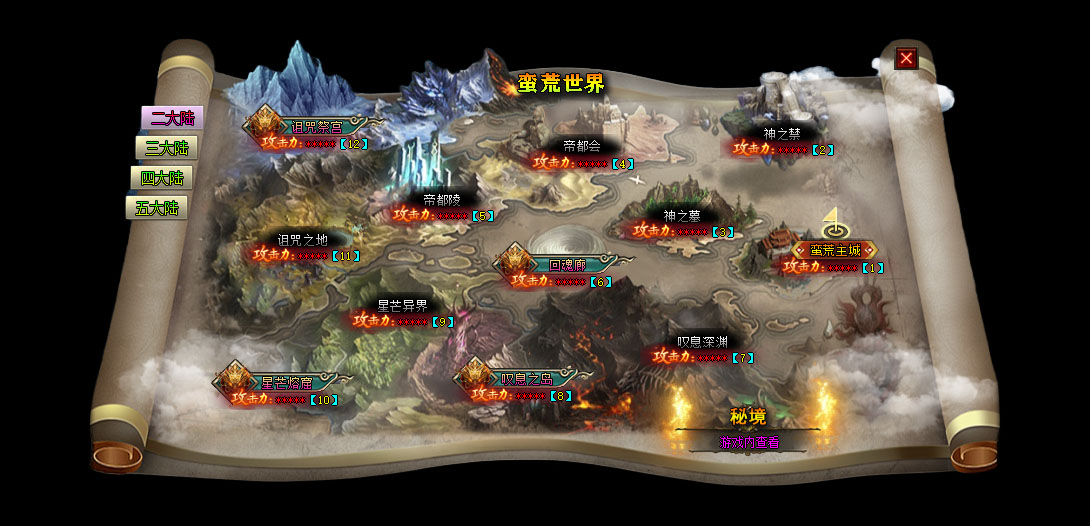Open the 秘境 secret realm entry

click(748, 417)
